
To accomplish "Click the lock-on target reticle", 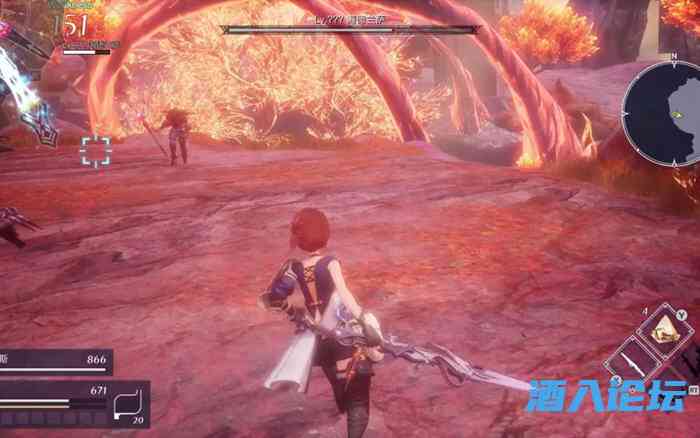I will [x=96, y=151].
